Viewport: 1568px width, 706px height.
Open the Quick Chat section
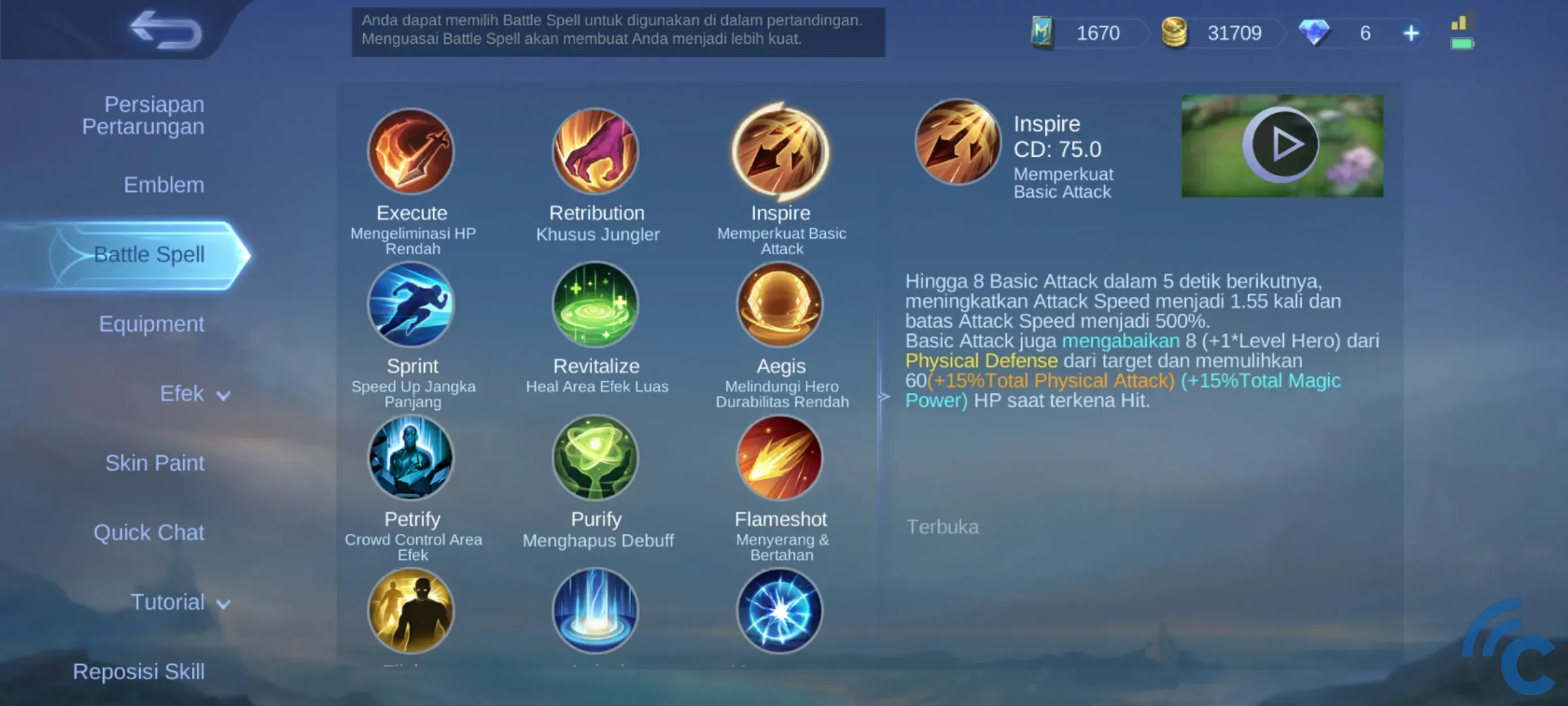(150, 533)
